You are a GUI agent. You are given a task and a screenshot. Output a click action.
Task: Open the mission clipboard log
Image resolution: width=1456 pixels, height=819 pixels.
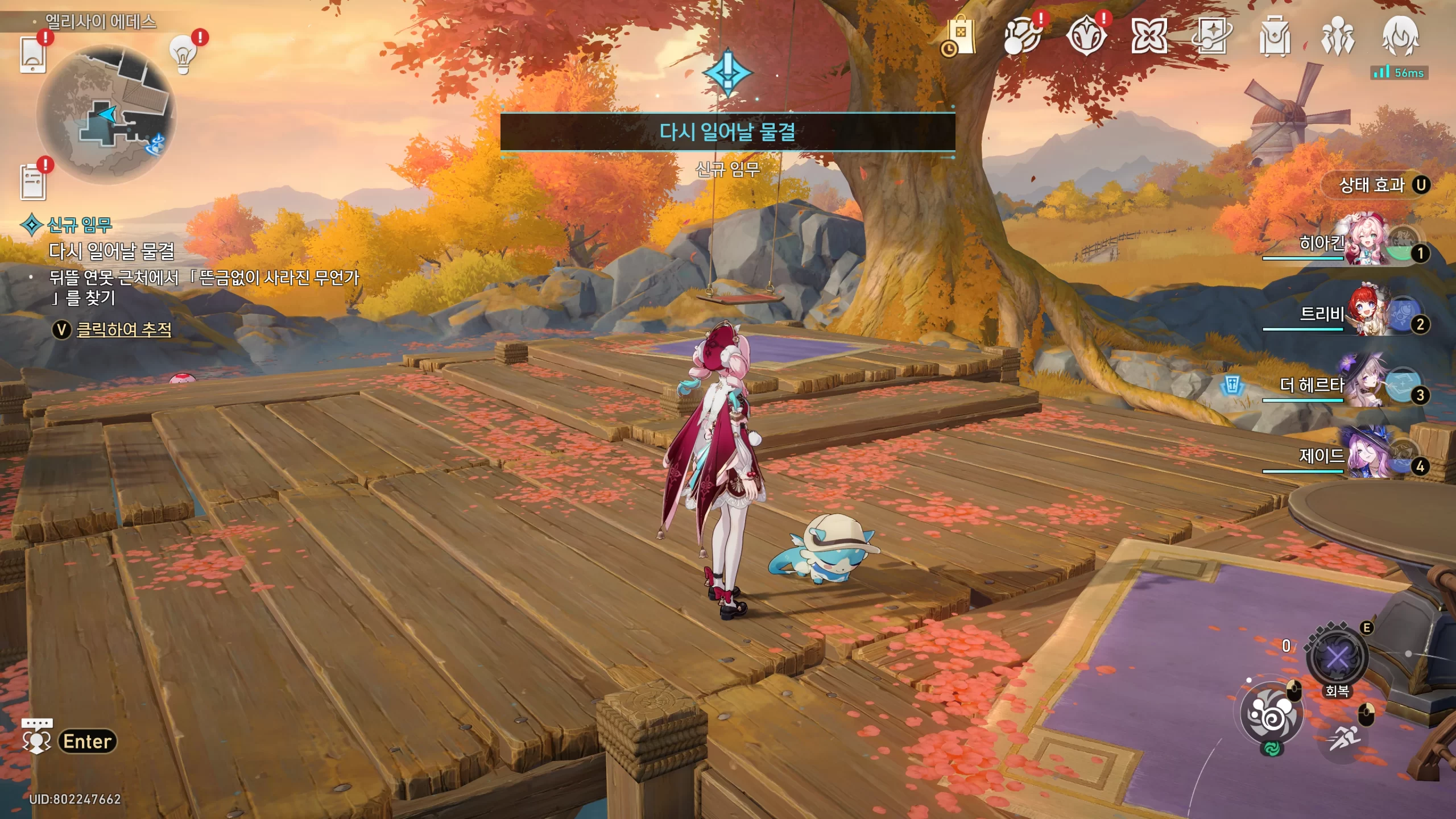pyautogui.click(x=33, y=182)
